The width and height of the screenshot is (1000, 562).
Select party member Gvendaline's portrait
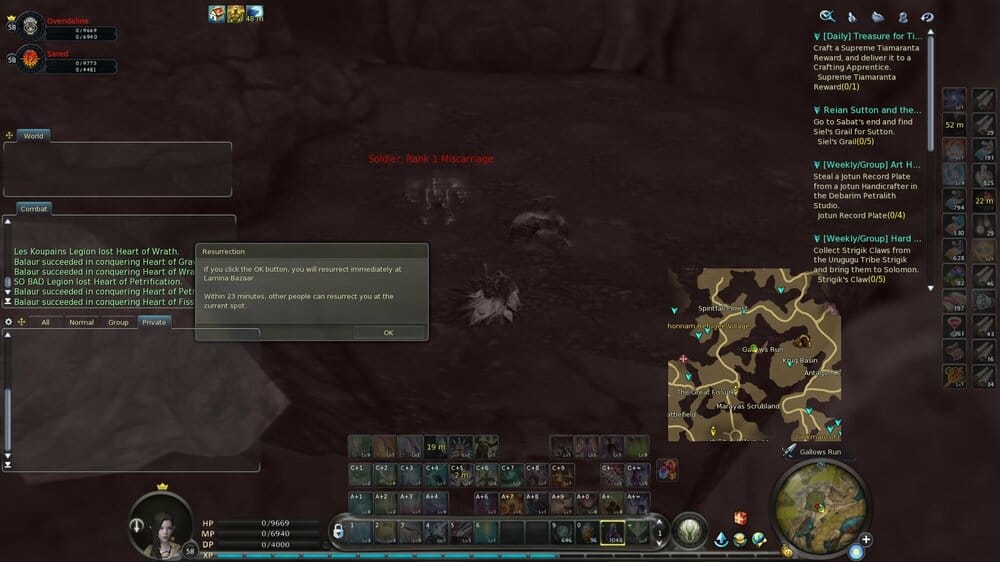pos(31,24)
